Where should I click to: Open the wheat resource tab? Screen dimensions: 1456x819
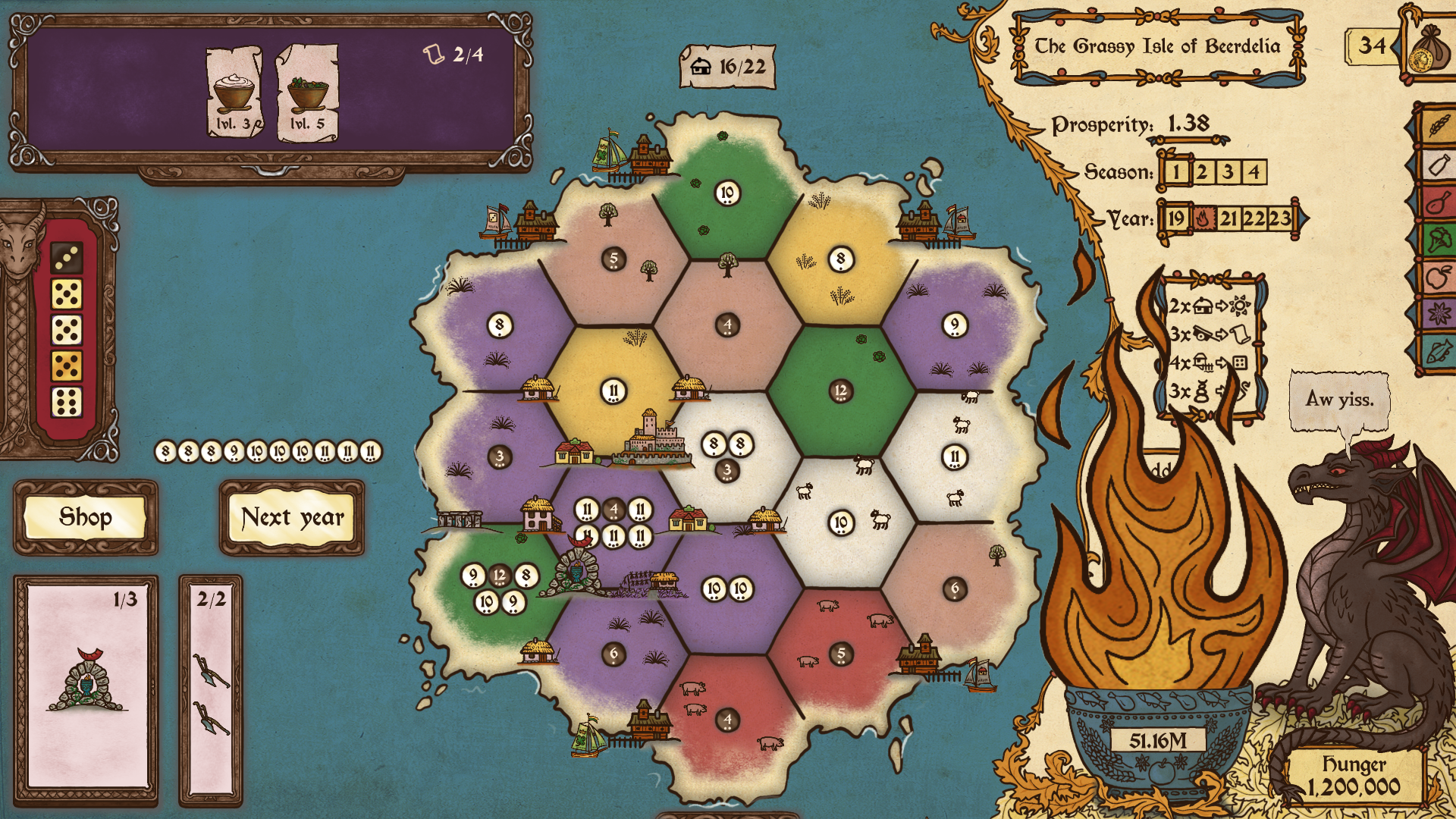click(1439, 124)
